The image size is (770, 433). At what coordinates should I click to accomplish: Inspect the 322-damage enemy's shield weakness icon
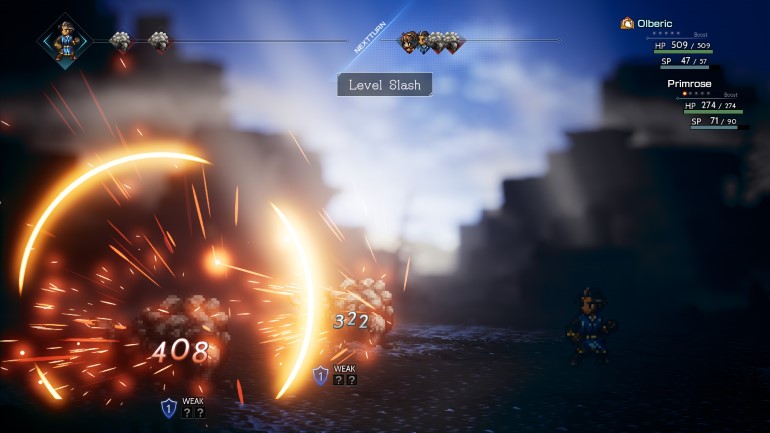pyautogui.click(x=320, y=375)
